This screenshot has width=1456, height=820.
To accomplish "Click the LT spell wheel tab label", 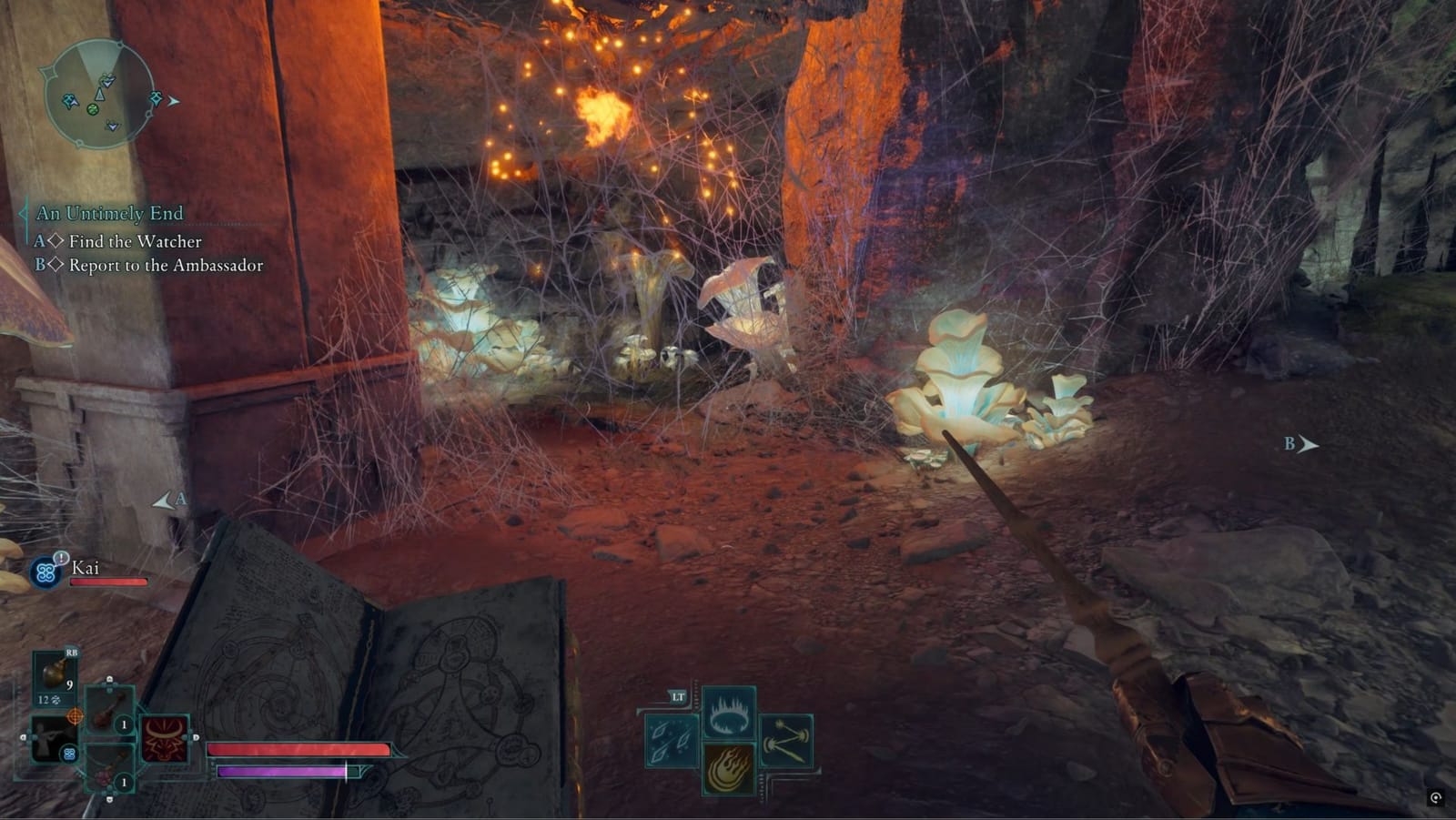I will tap(678, 696).
